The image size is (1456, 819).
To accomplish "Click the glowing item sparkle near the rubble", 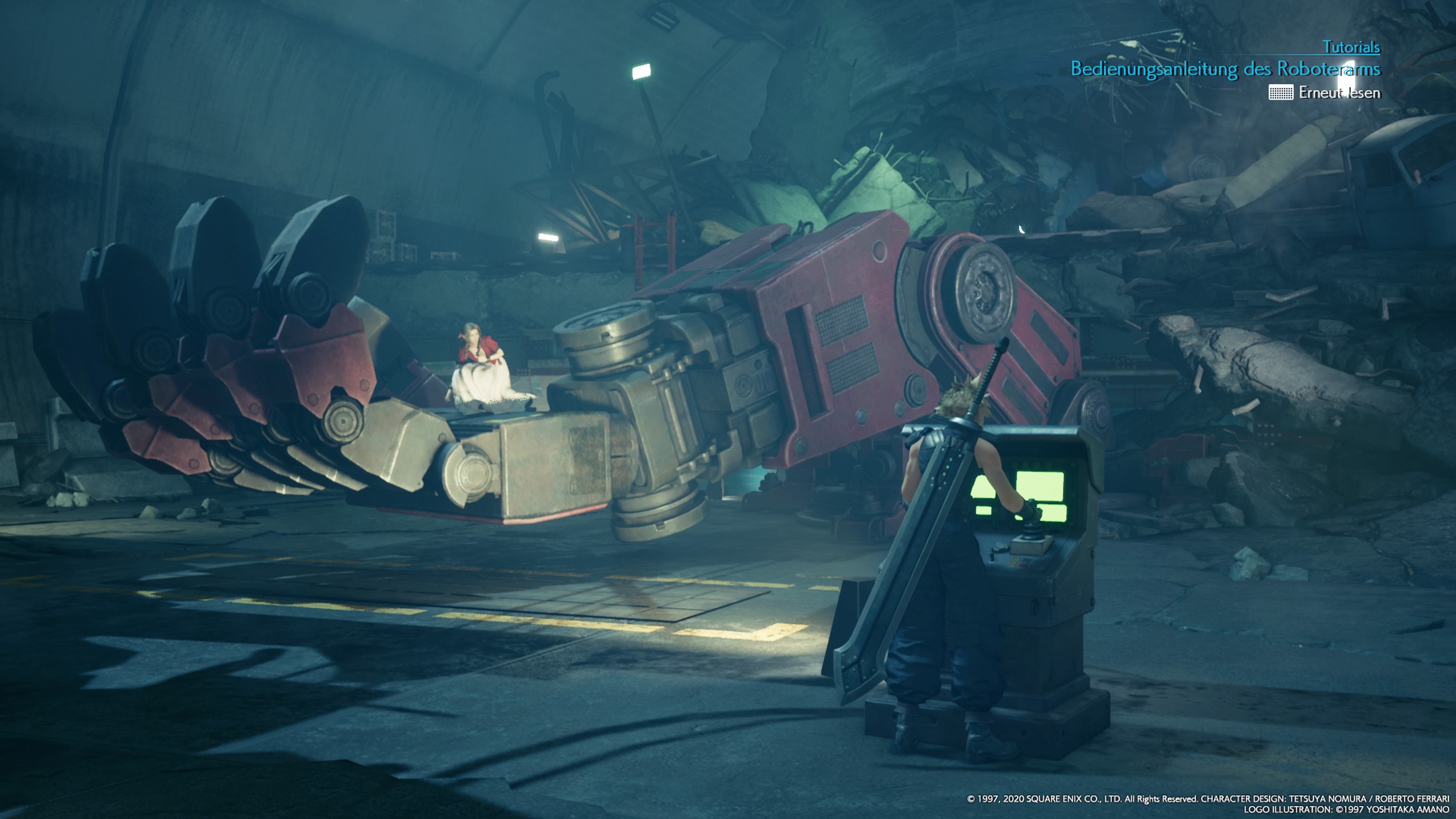I will pos(1022,231).
